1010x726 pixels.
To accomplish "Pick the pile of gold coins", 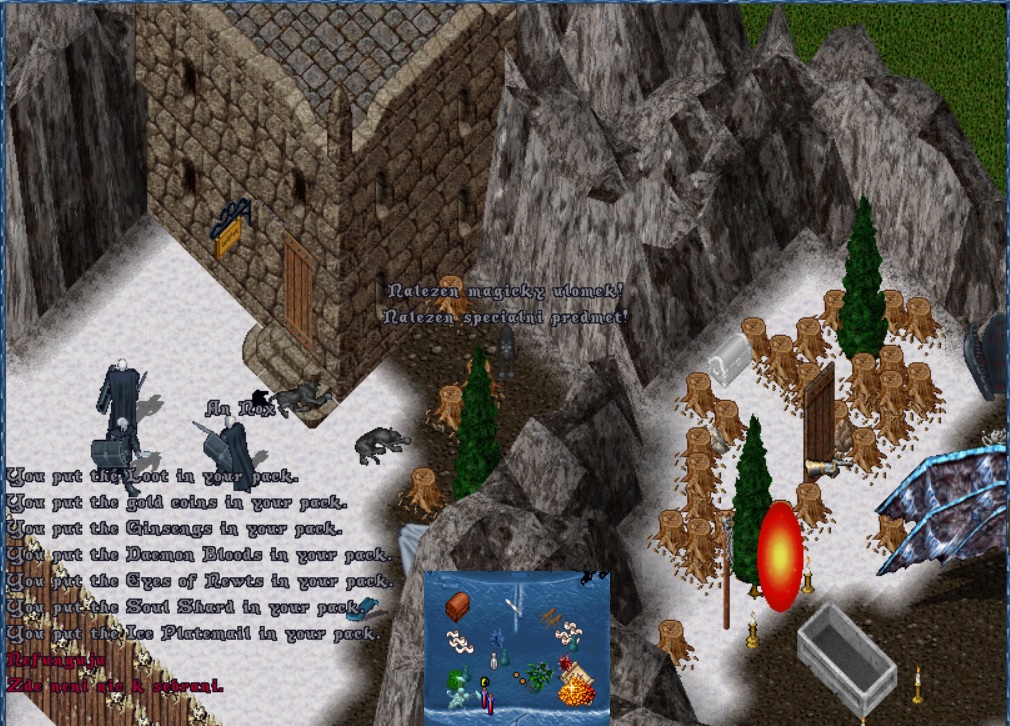I will (x=575, y=691).
